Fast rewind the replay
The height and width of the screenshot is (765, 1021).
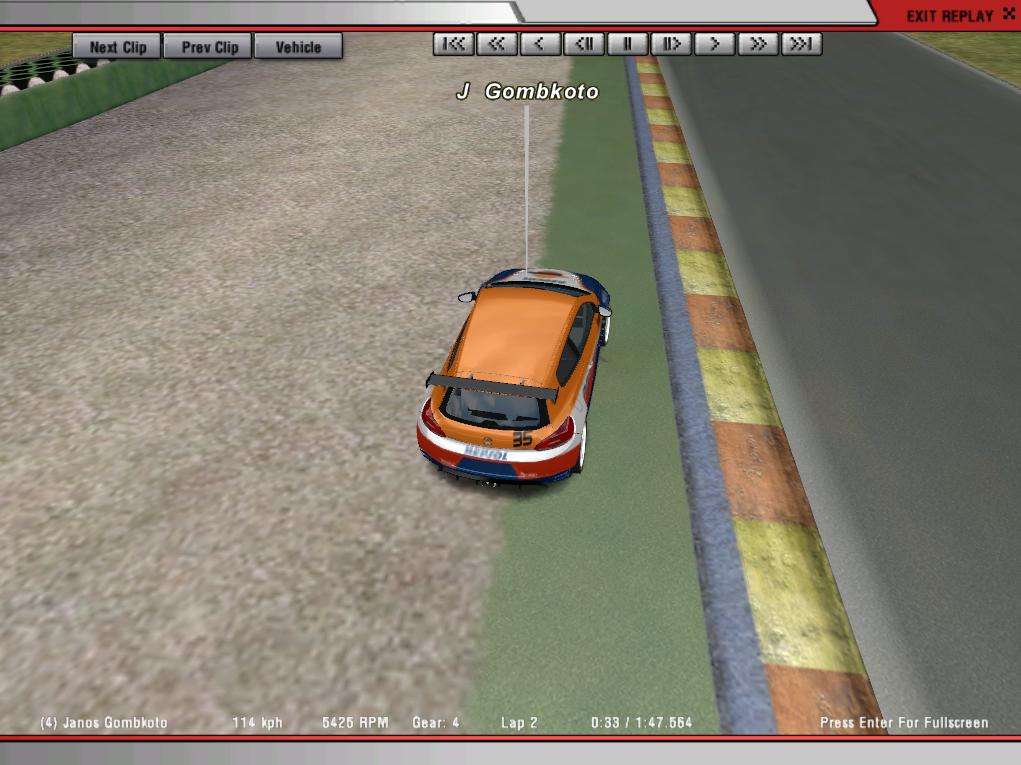(x=497, y=44)
